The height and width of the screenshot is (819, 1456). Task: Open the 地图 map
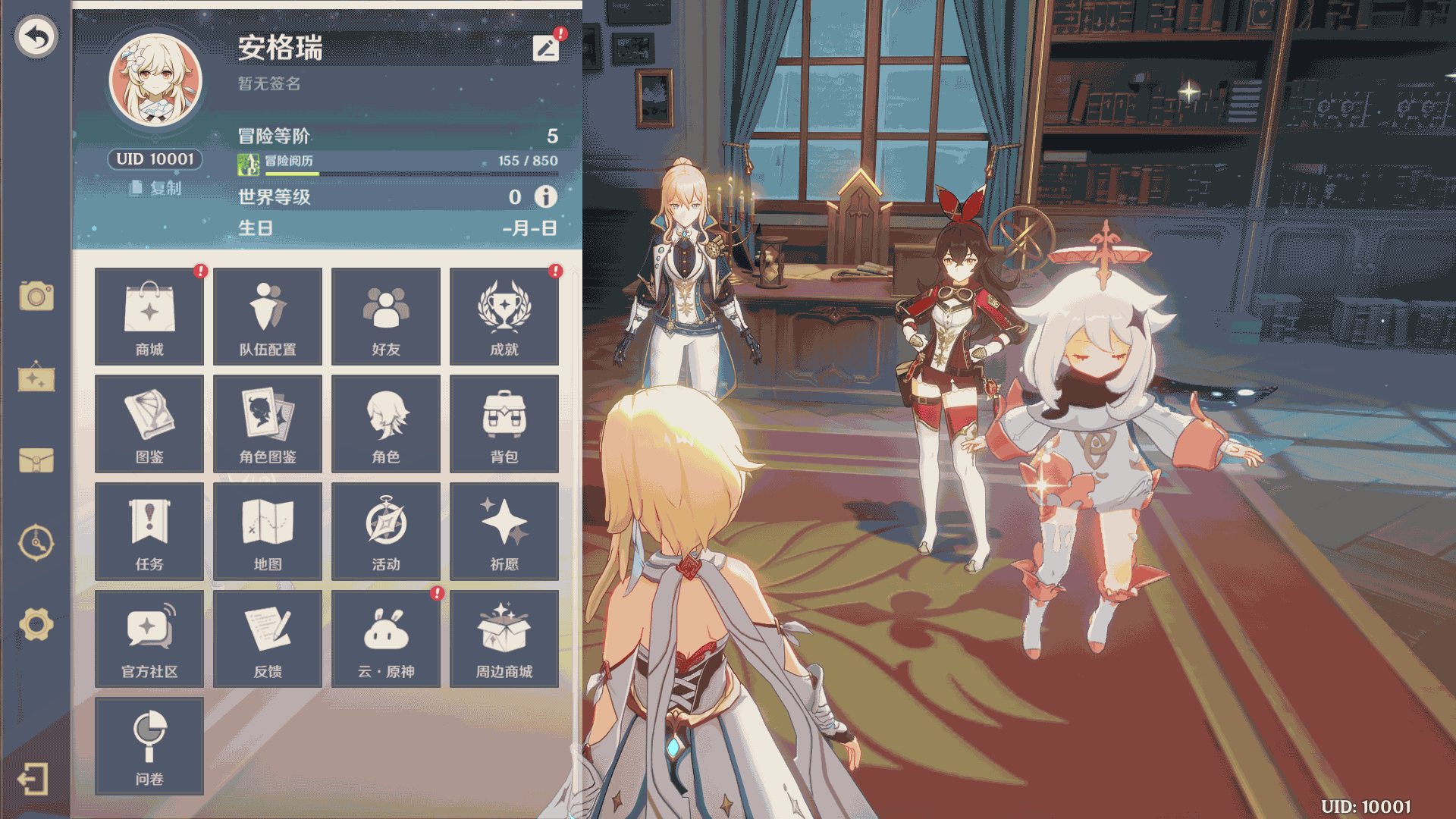click(x=268, y=532)
